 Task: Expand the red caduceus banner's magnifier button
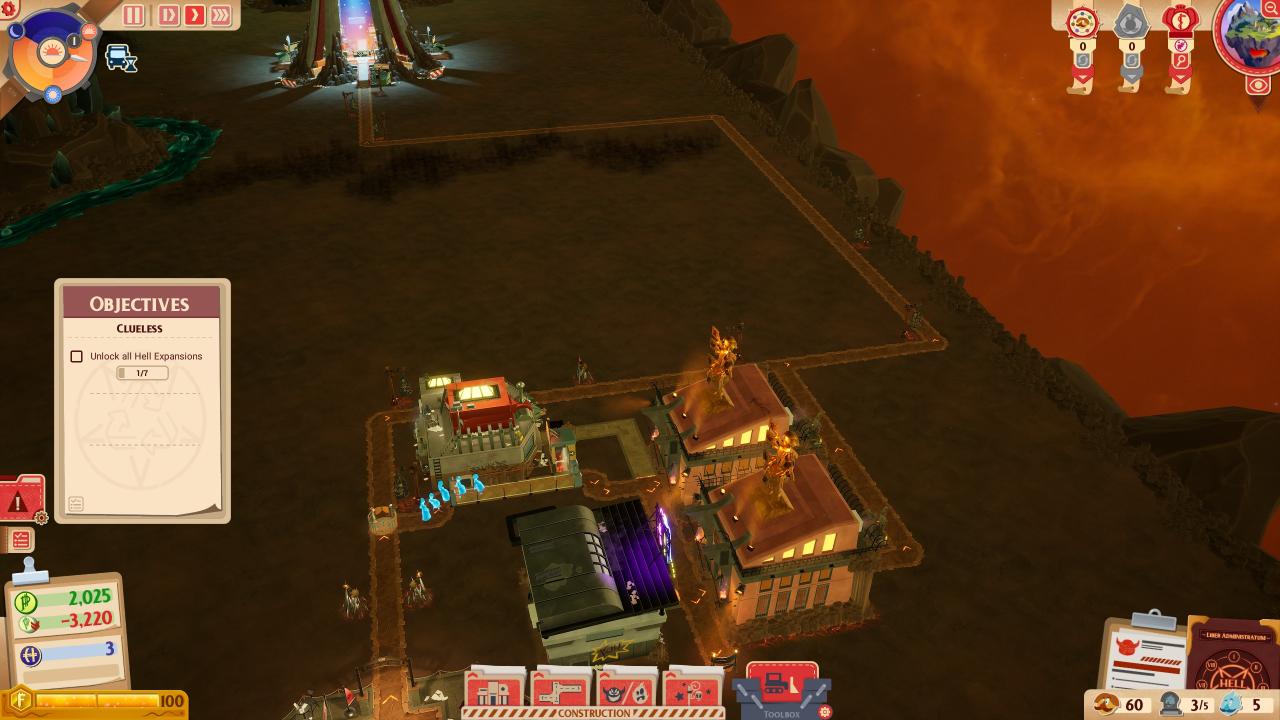(x=1181, y=60)
